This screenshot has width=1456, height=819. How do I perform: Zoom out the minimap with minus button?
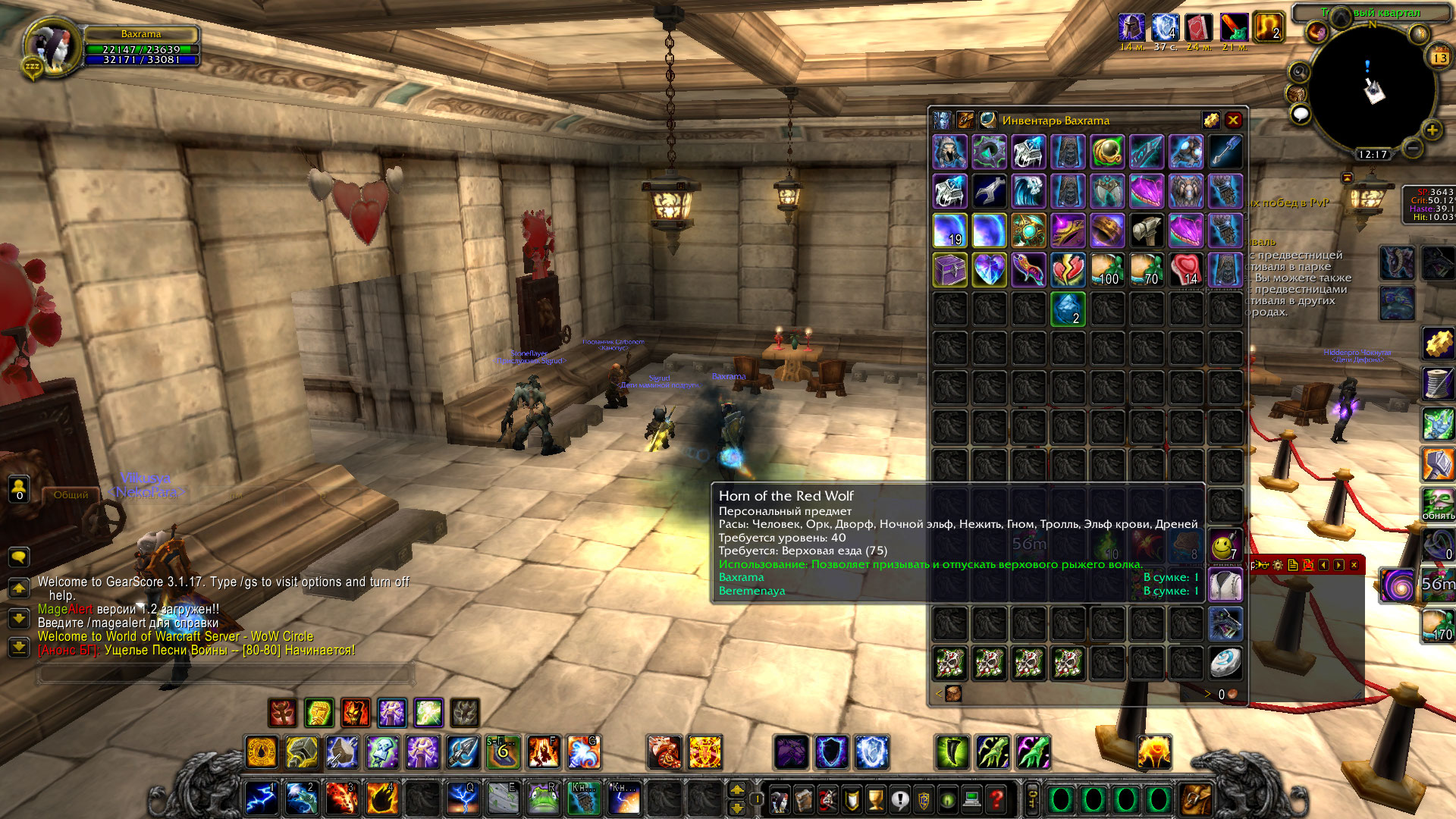pos(1412,148)
